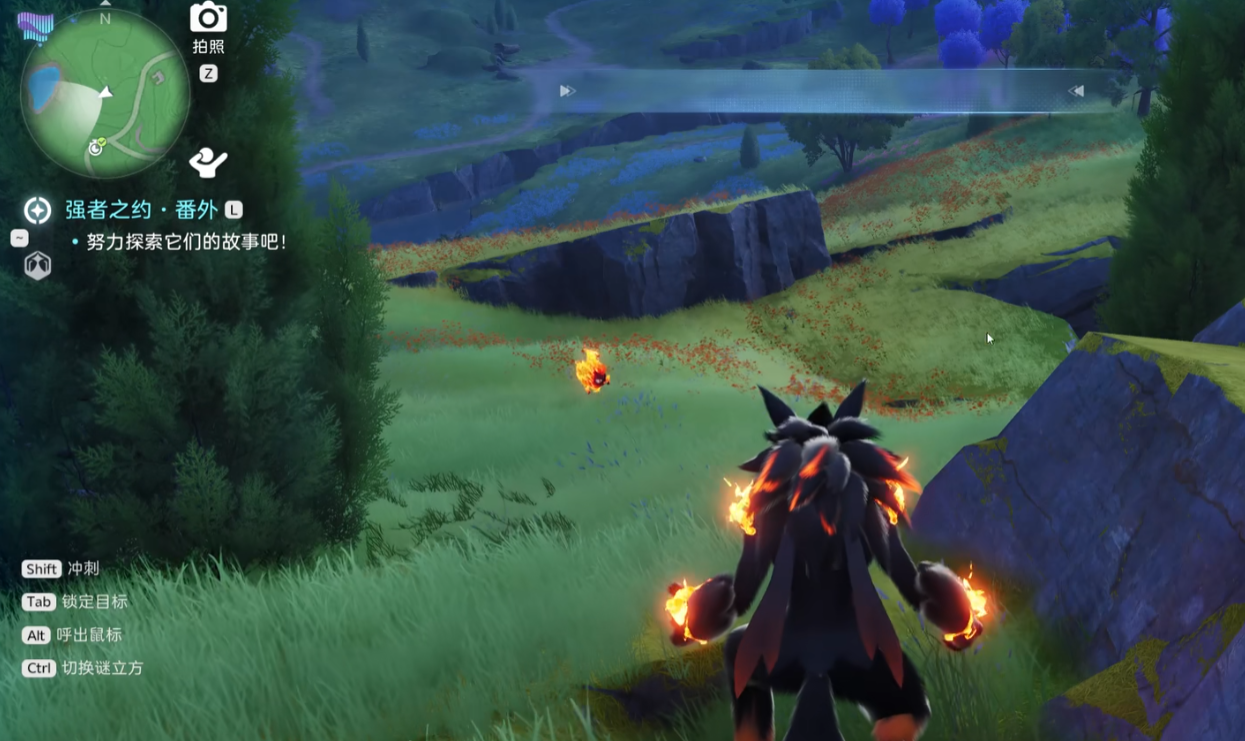The image size is (1245, 741).
Task: Select the waving figure emote icon
Action: pyautogui.click(x=208, y=162)
